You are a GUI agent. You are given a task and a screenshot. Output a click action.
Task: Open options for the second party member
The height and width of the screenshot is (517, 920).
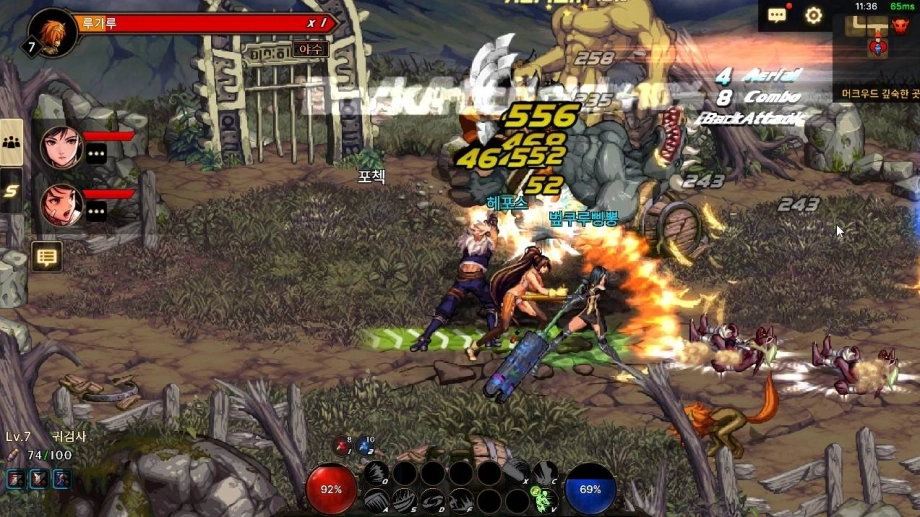point(96,211)
